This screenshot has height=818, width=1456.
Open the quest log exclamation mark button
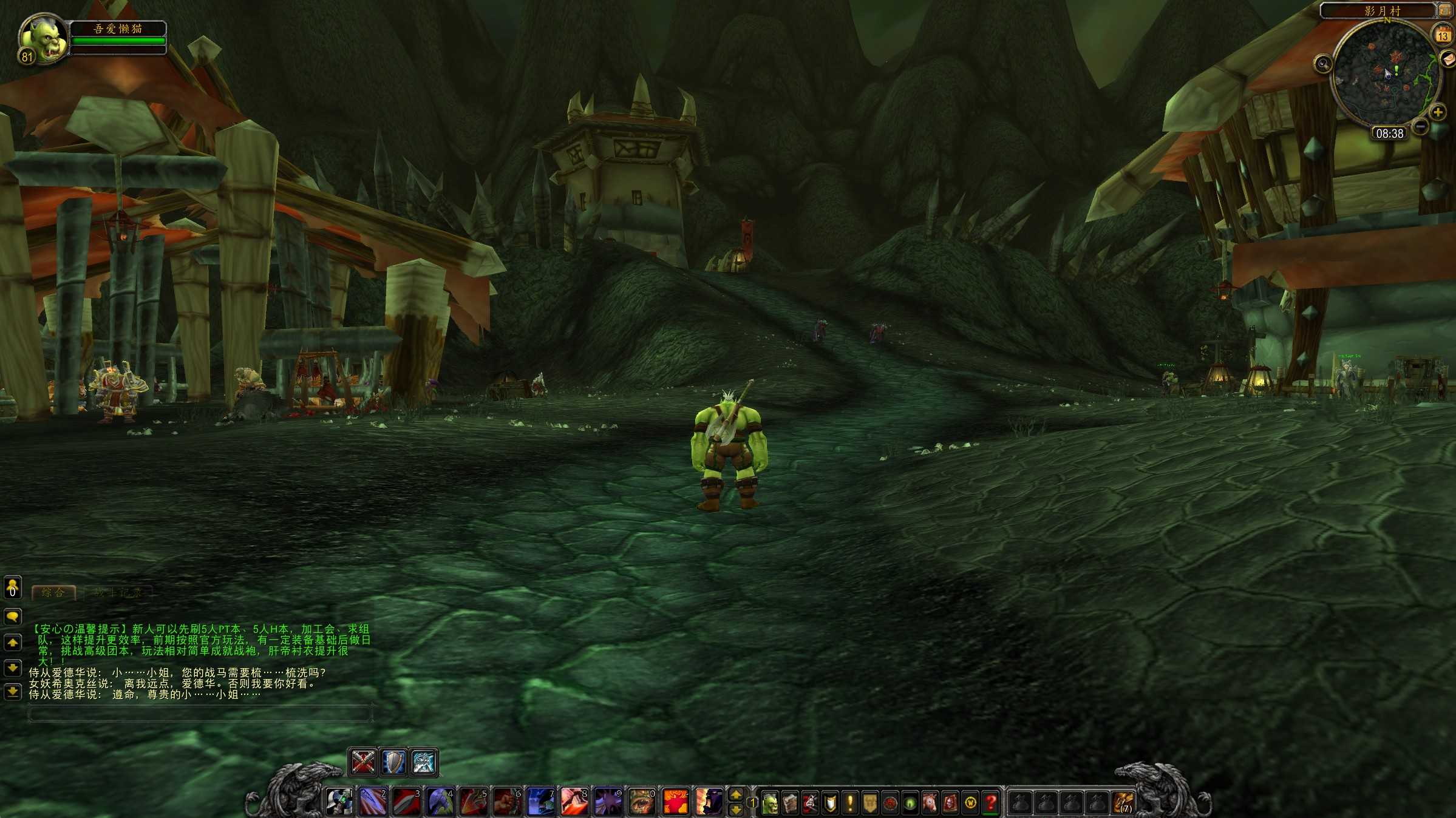[x=850, y=803]
